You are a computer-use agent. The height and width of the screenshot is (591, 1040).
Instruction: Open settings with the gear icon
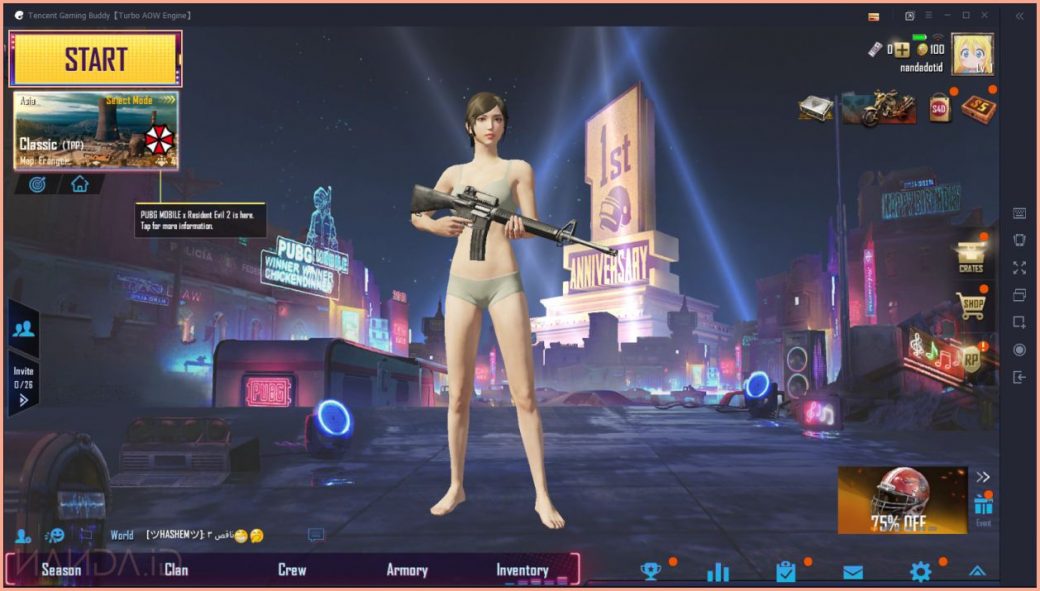click(920, 571)
